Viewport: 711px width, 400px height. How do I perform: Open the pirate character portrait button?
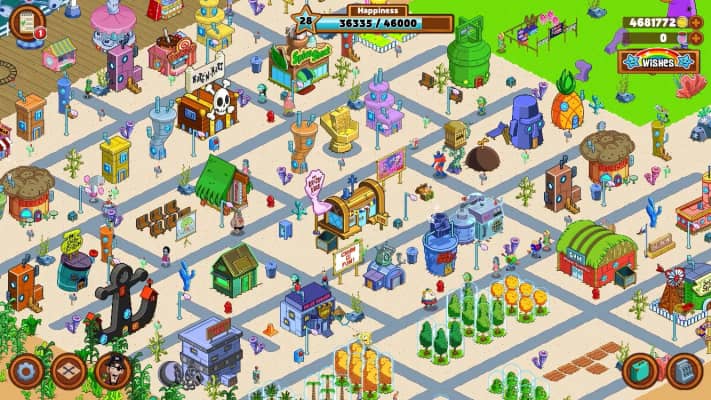click(x=113, y=371)
